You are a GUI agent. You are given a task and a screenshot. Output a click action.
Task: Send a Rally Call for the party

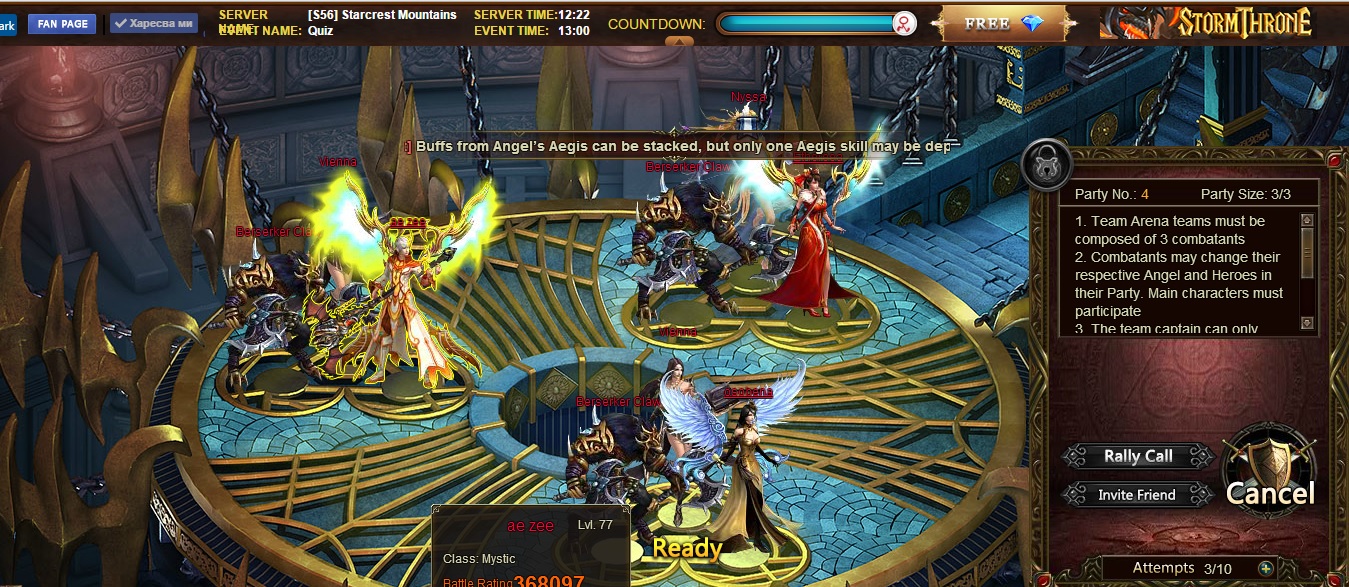(x=1138, y=456)
